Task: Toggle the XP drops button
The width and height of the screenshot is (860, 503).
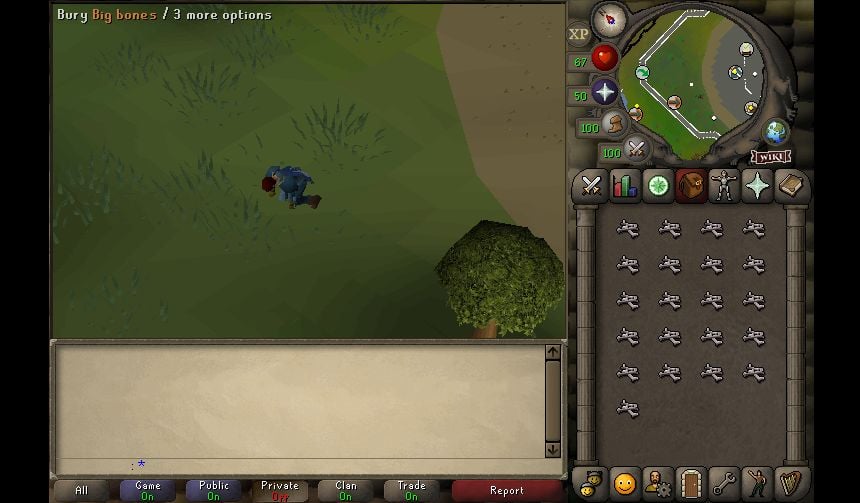Action: click(579, 34)
